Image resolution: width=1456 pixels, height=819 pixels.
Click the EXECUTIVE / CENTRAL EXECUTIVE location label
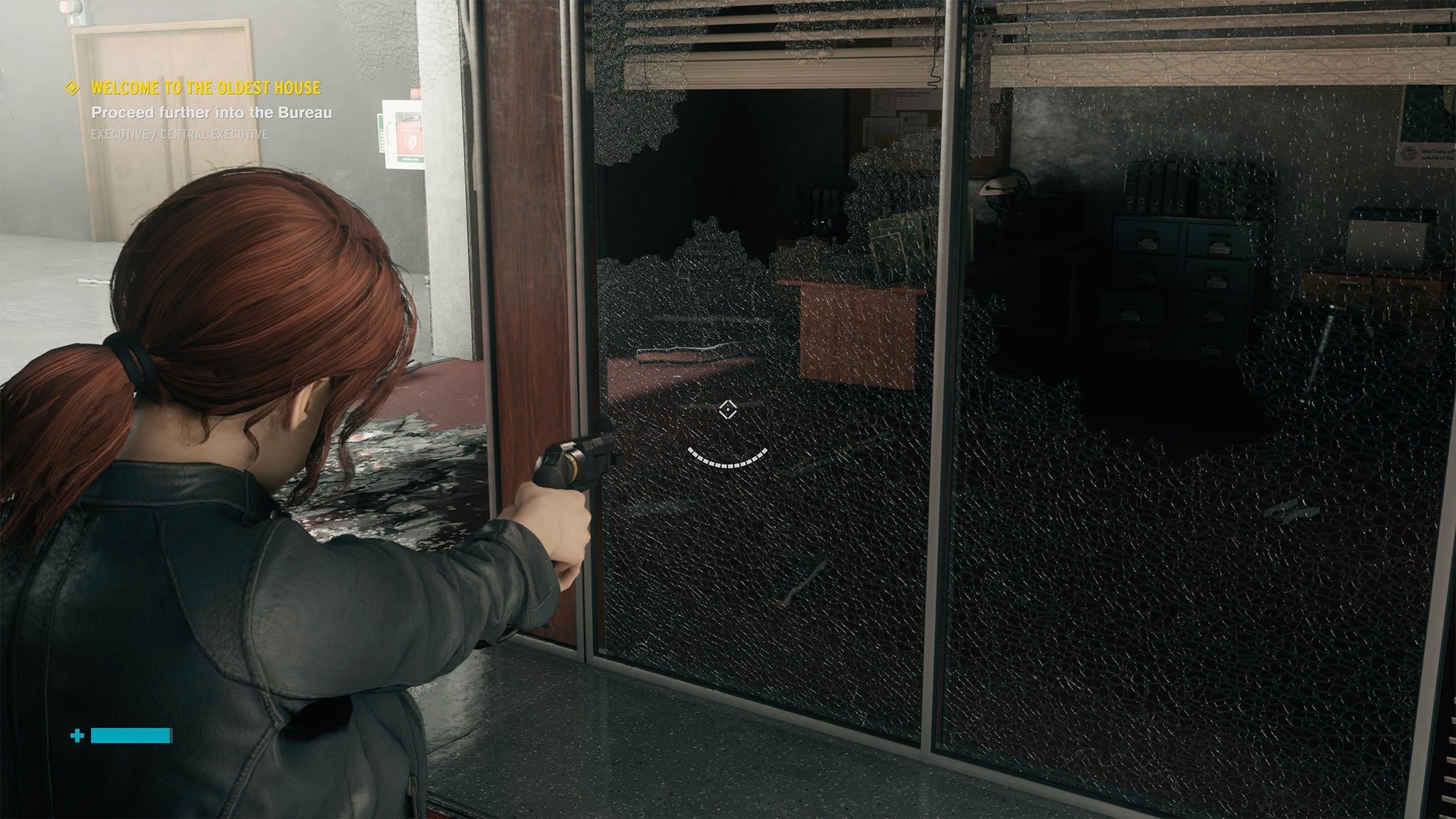pyautogui.click(x=180, y=136)
